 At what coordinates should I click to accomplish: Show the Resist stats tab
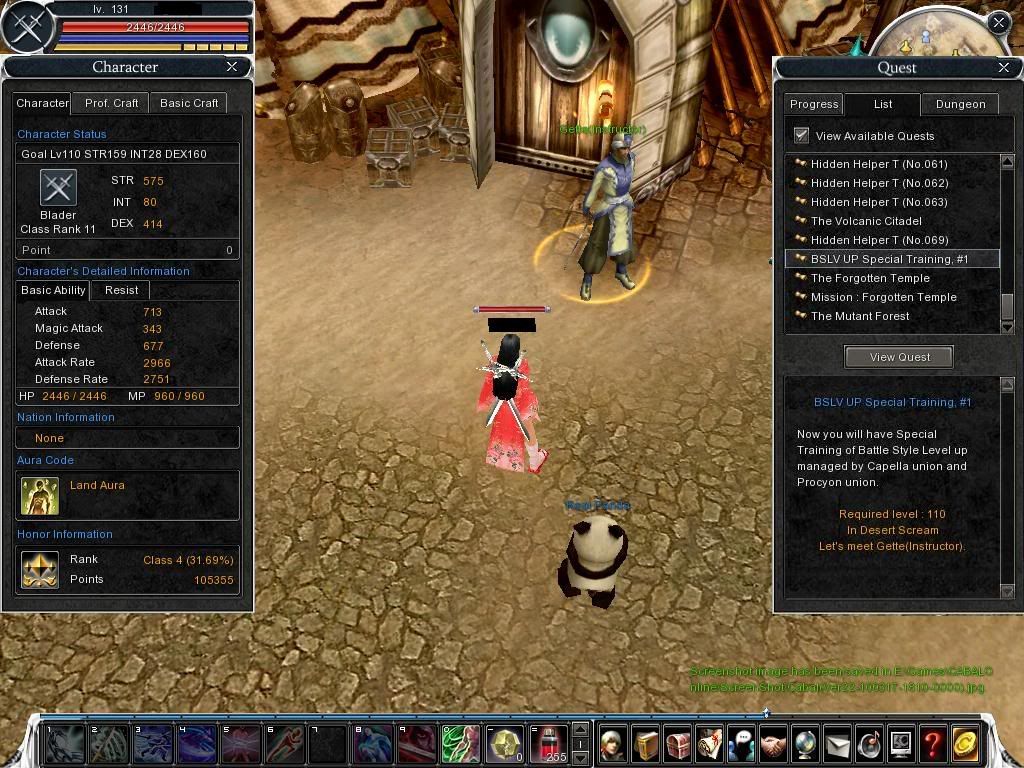point(120,290)
